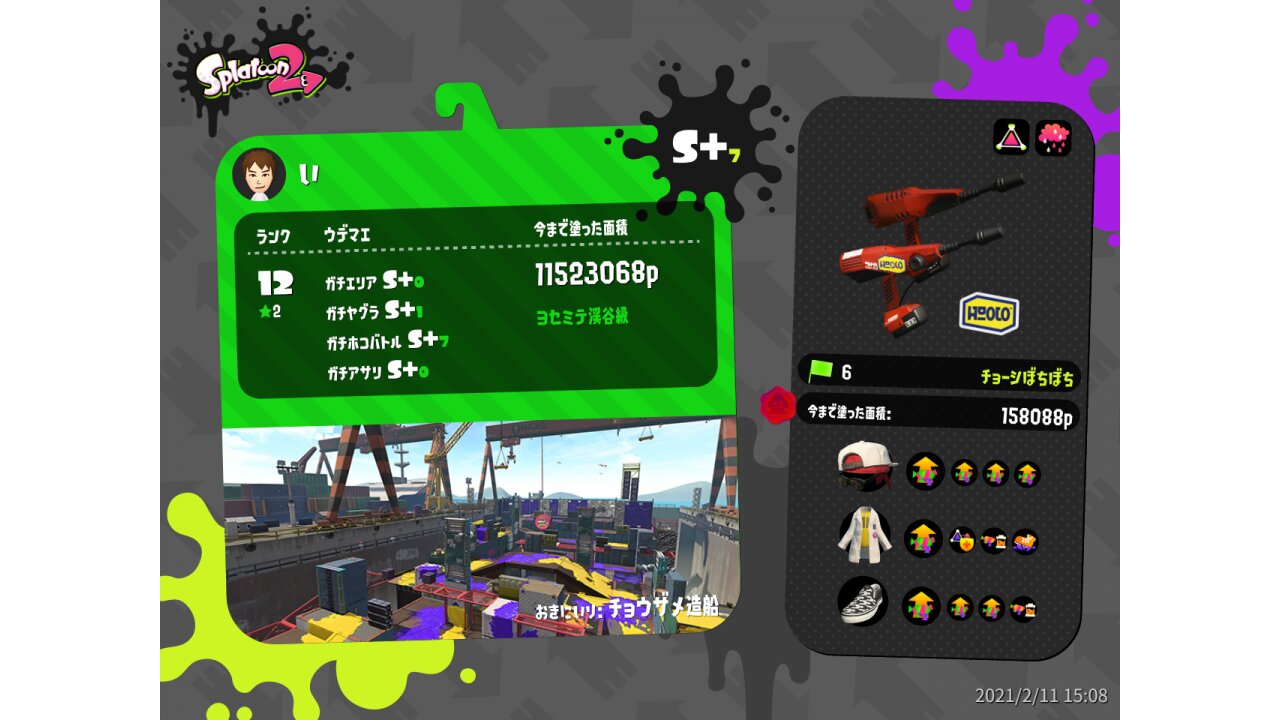Click the Splatoon 2 logo

(260, 76)
